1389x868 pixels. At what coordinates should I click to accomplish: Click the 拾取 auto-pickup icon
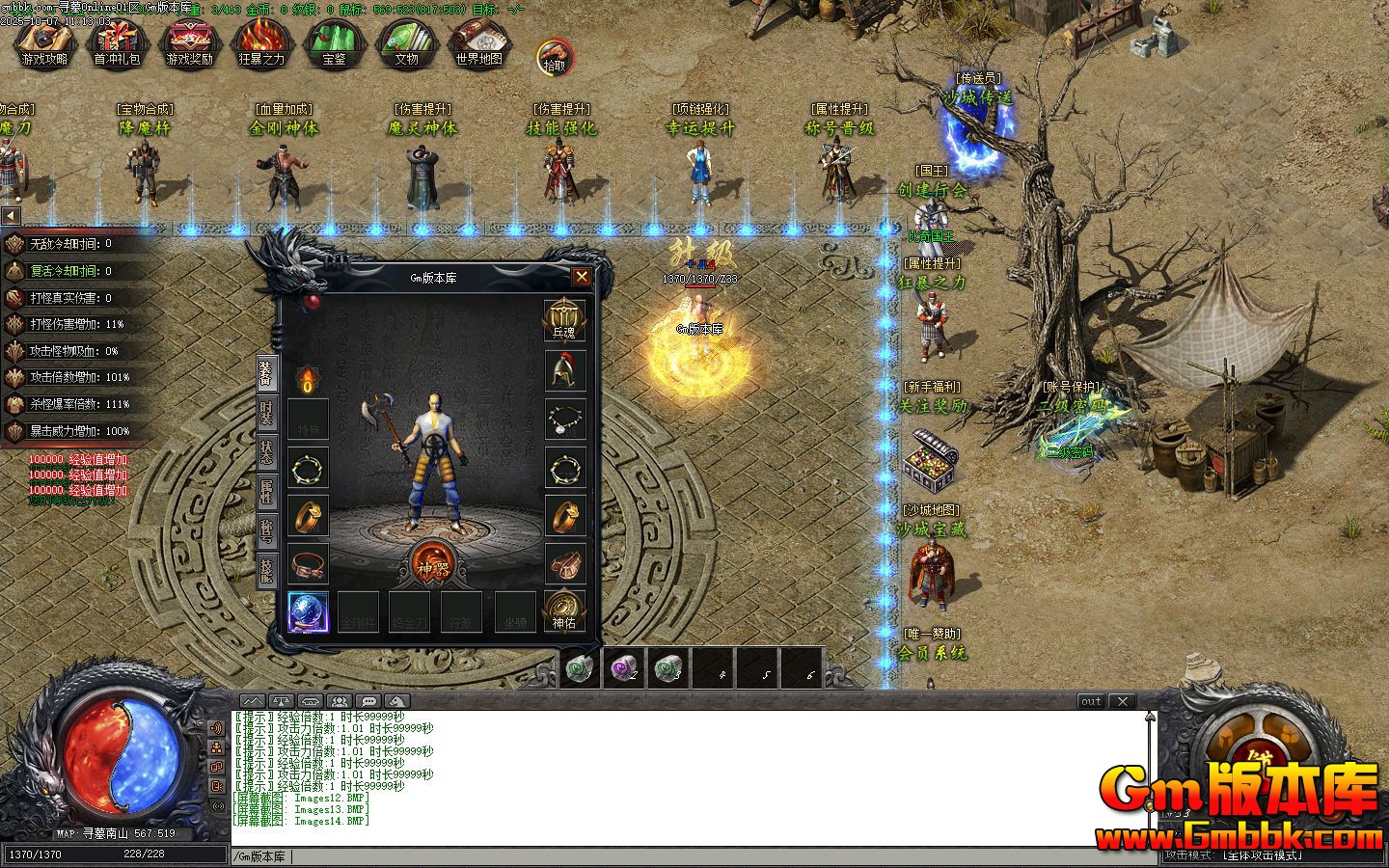(x=554, y=55)
